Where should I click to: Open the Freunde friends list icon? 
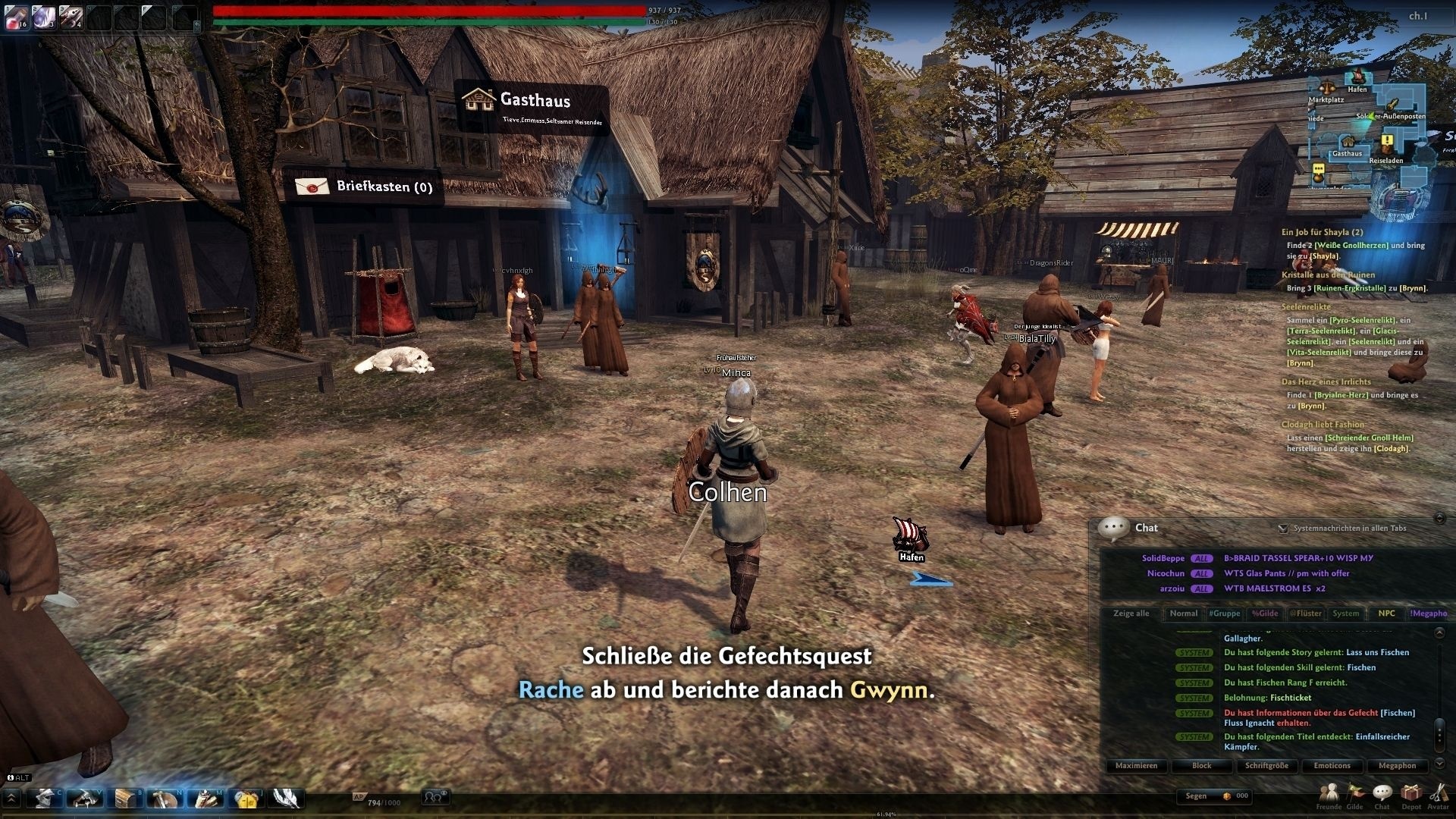1329,793
